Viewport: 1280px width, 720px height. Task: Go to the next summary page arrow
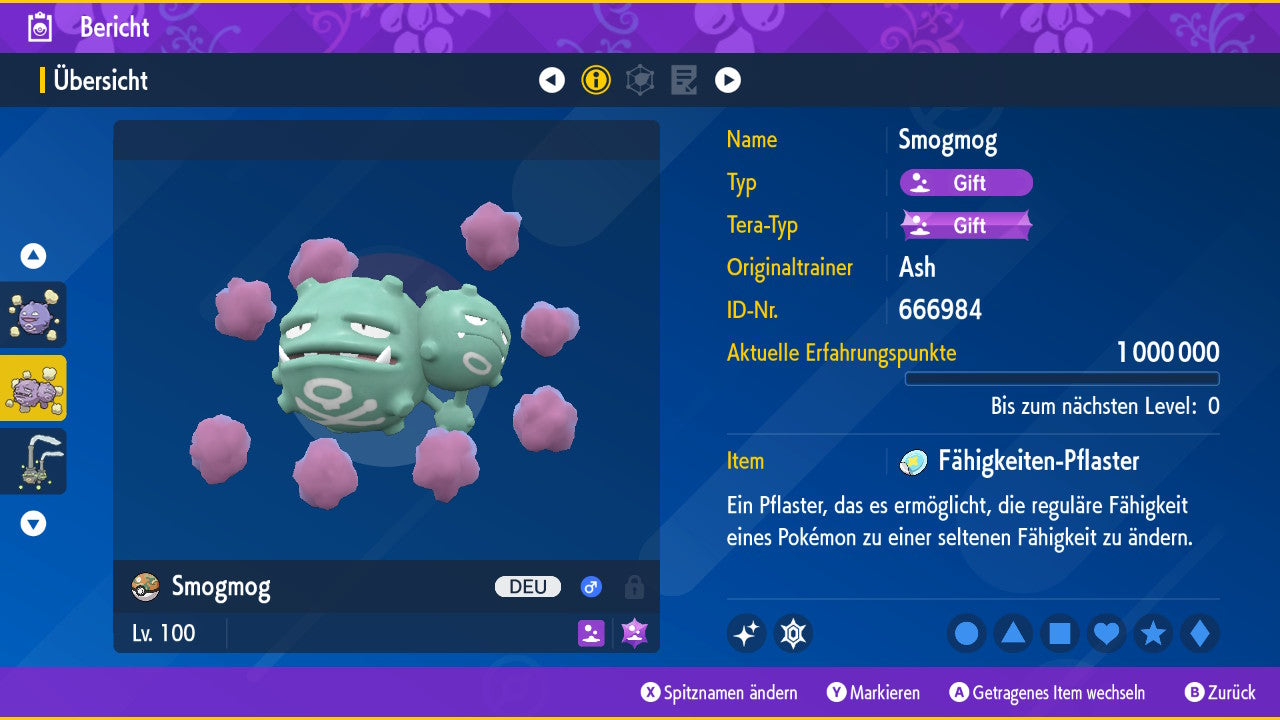728,80
